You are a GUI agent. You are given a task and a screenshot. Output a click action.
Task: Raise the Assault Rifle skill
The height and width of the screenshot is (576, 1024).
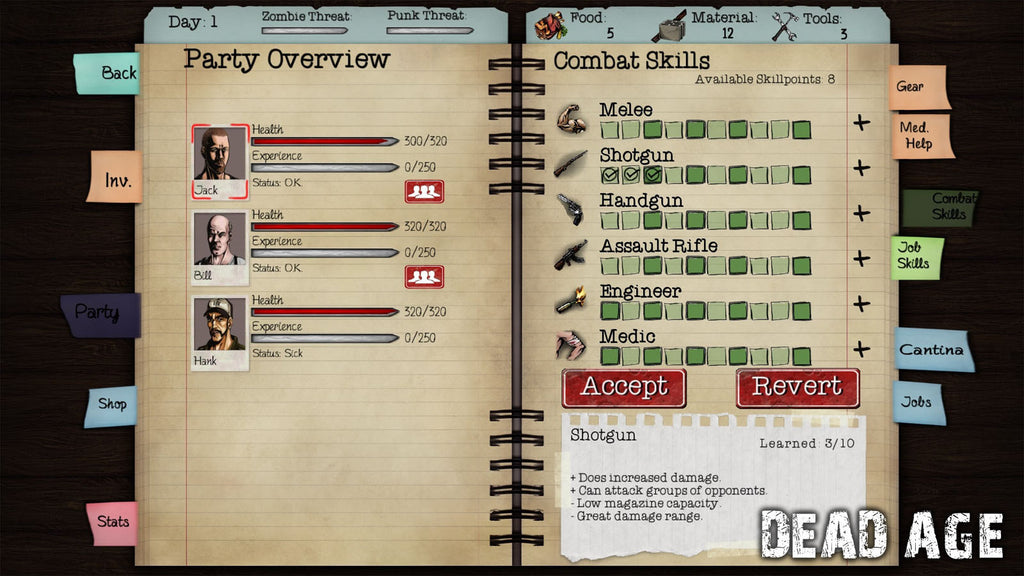pyautogui.click(x=861, y=258)
